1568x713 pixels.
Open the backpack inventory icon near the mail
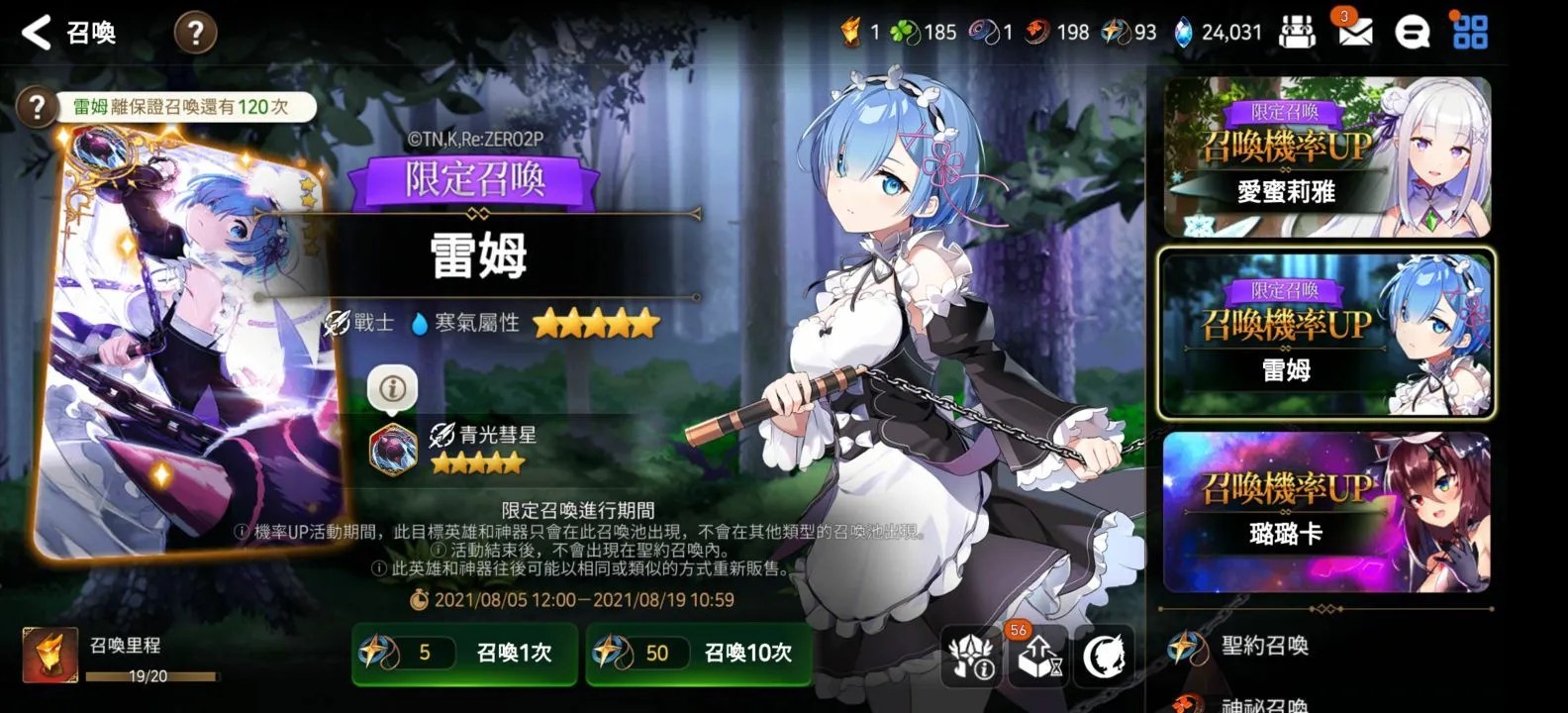(1298, 31)
